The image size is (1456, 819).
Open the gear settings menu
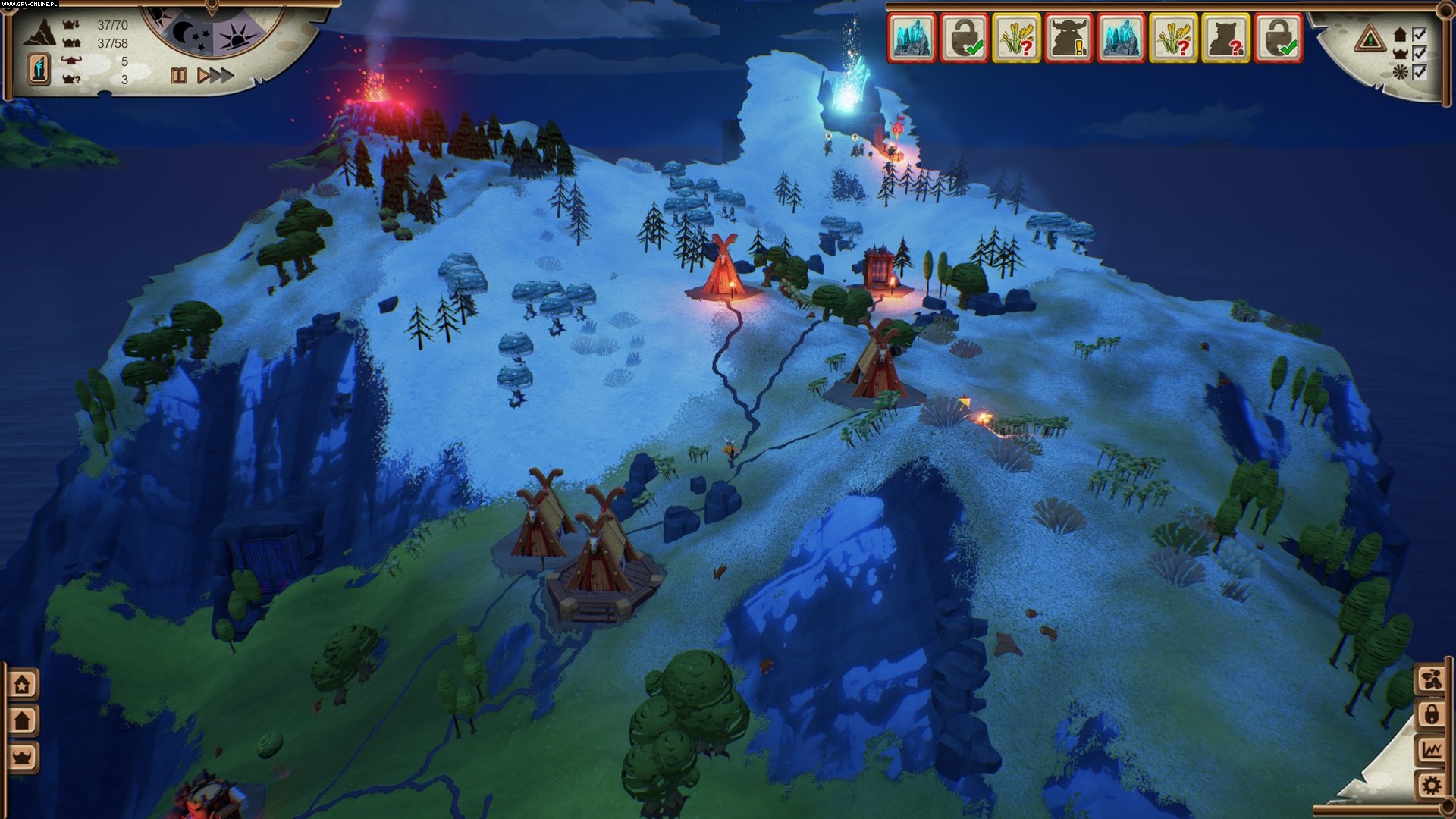1432,785
